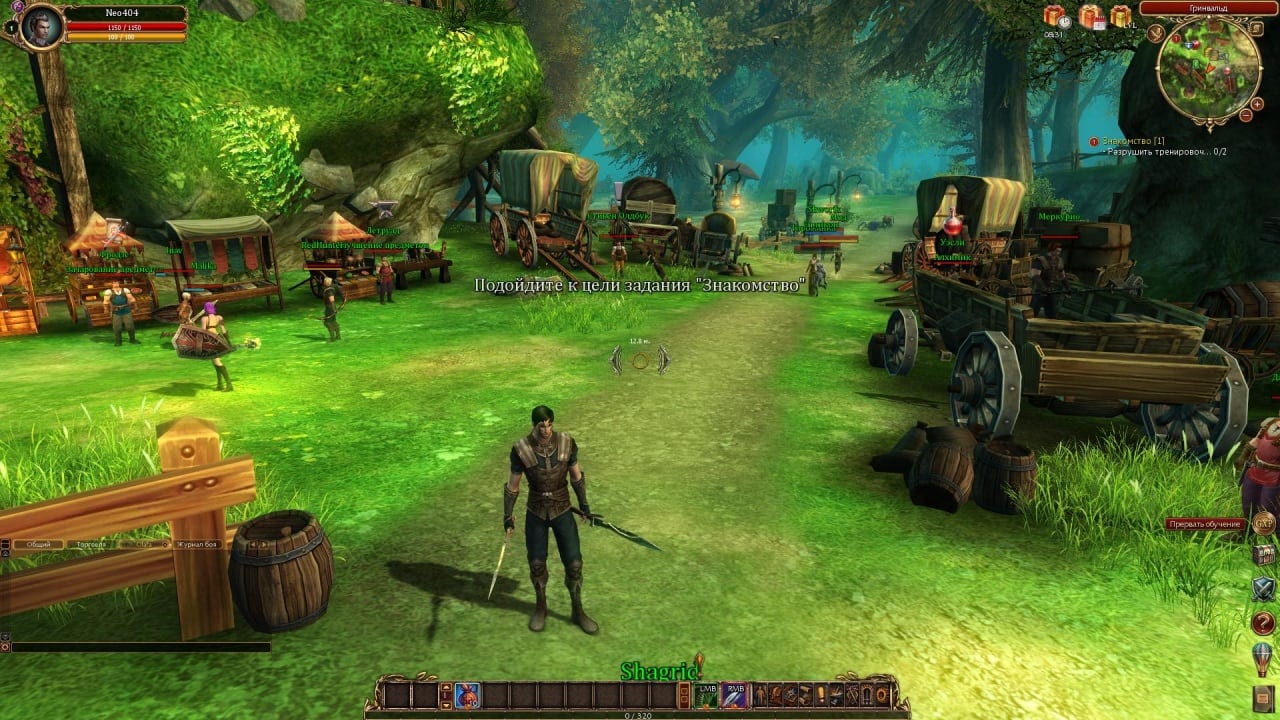Image resolution: width=1280 pixels, height=720 pixels.
Task: Click the Прервать обучение button
Action: (x=1206, y=524)
